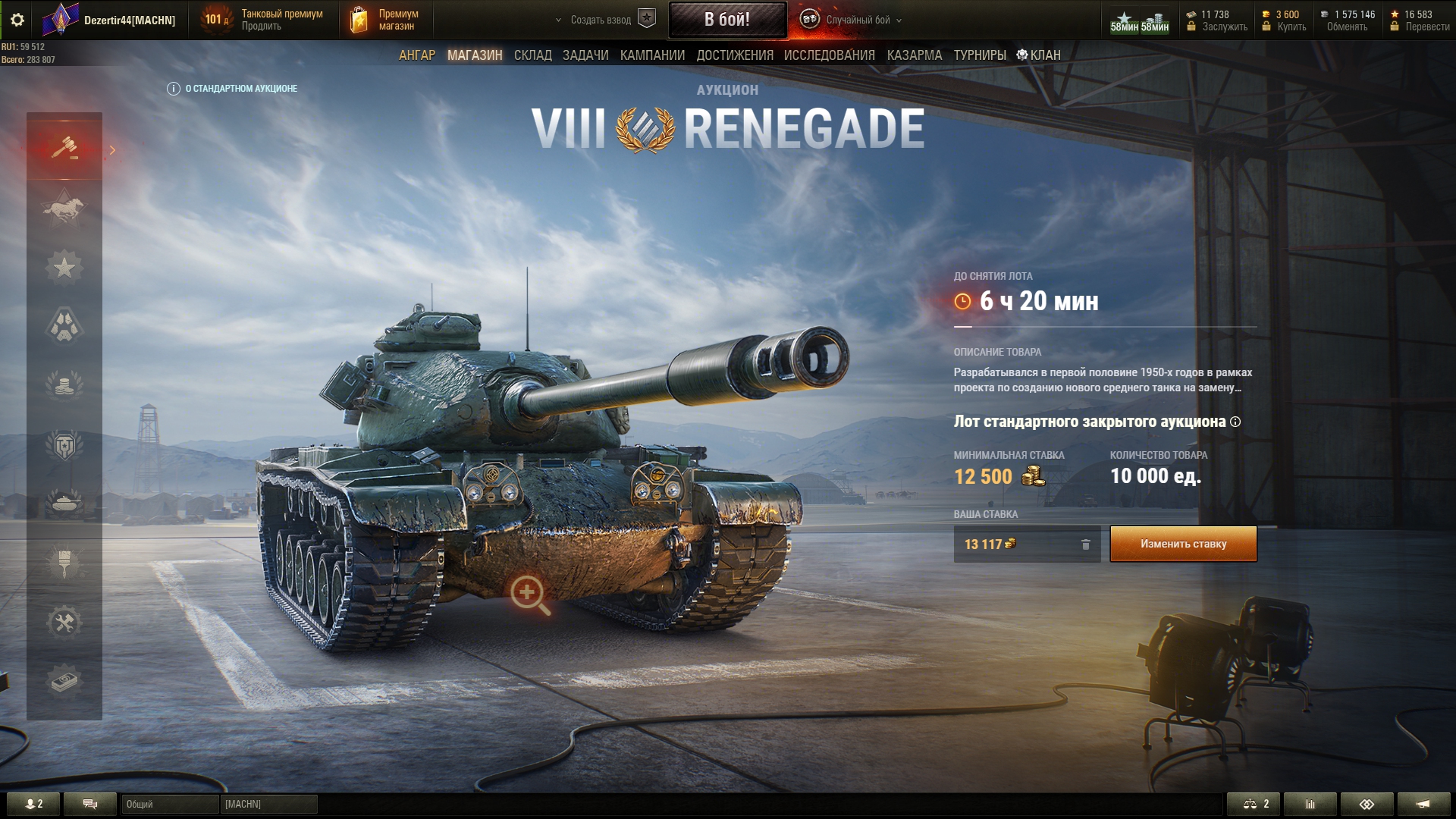Switch to the АНГАР tab
The image size is (1456, 819).
pyautogui.click(x=417, y=55)
